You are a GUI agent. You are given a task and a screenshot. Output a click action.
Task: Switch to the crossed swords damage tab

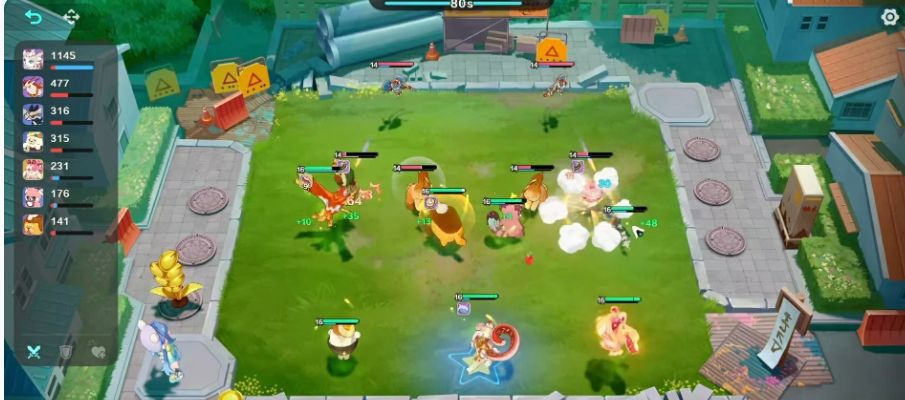click(x=33, y=352)
